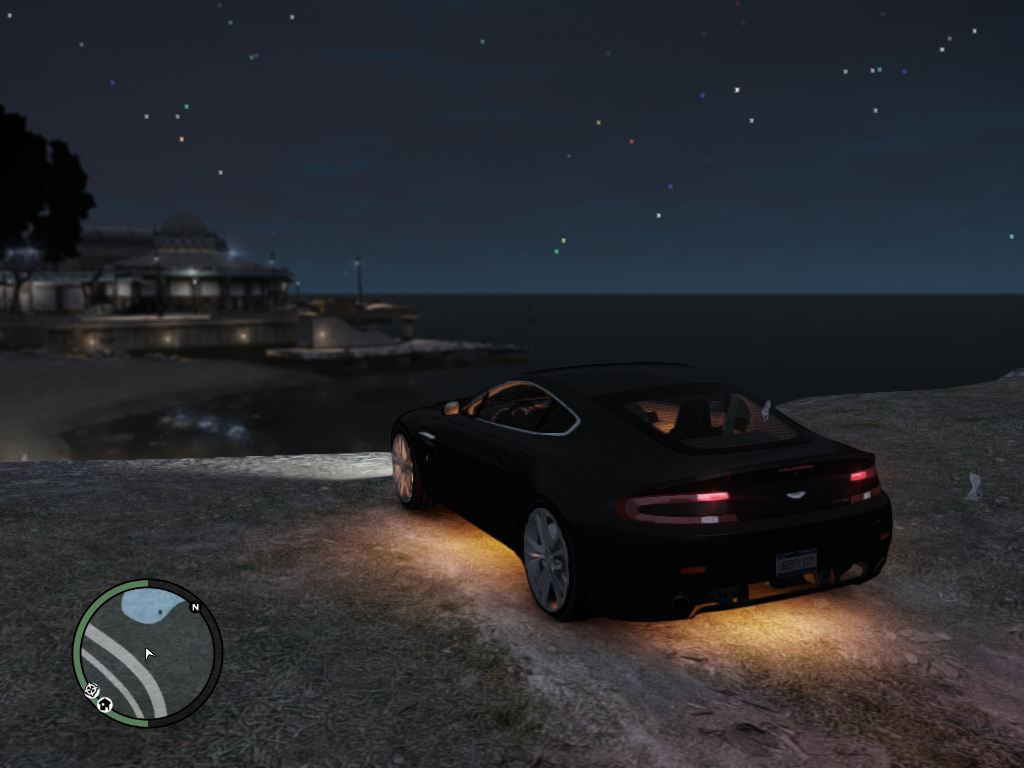Click the circular radar minimap

click(x=147, y=653)
